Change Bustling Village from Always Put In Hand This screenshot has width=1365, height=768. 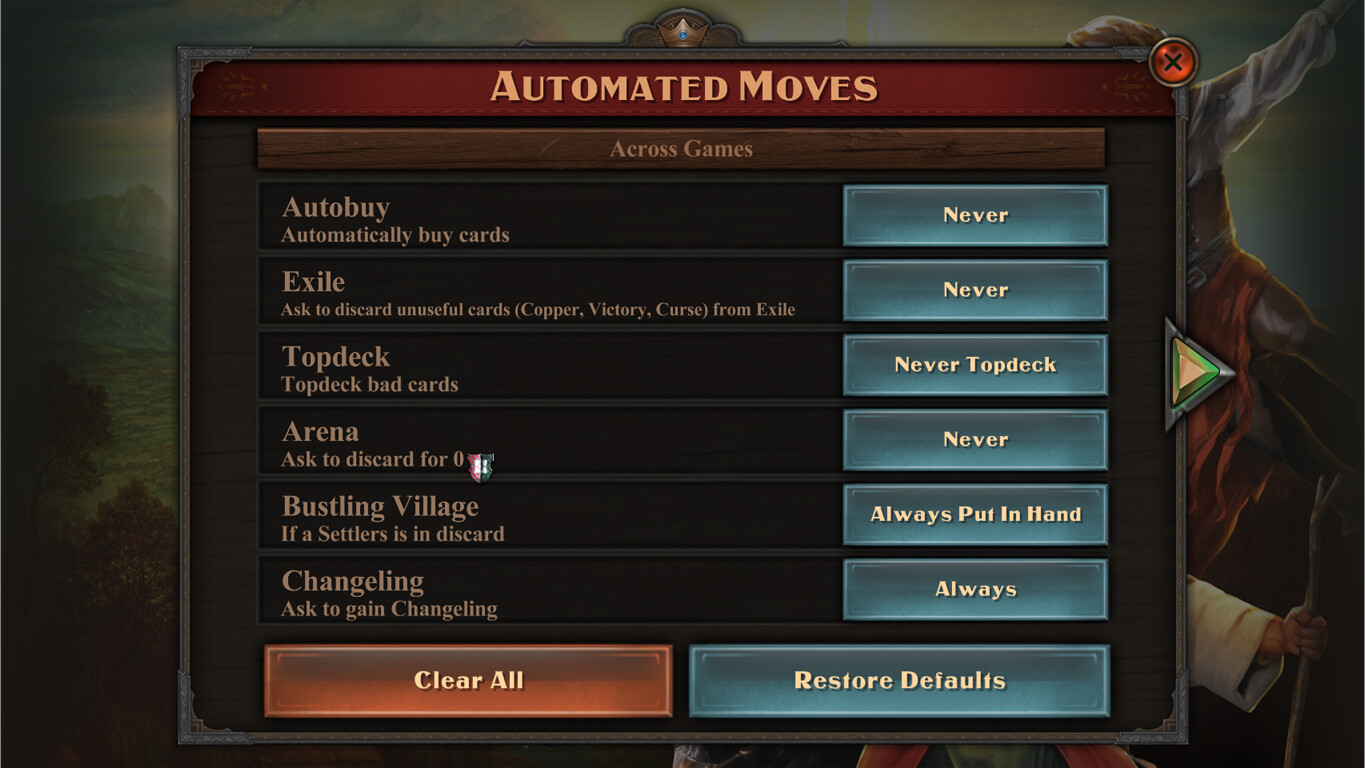(x=975, y=514)
